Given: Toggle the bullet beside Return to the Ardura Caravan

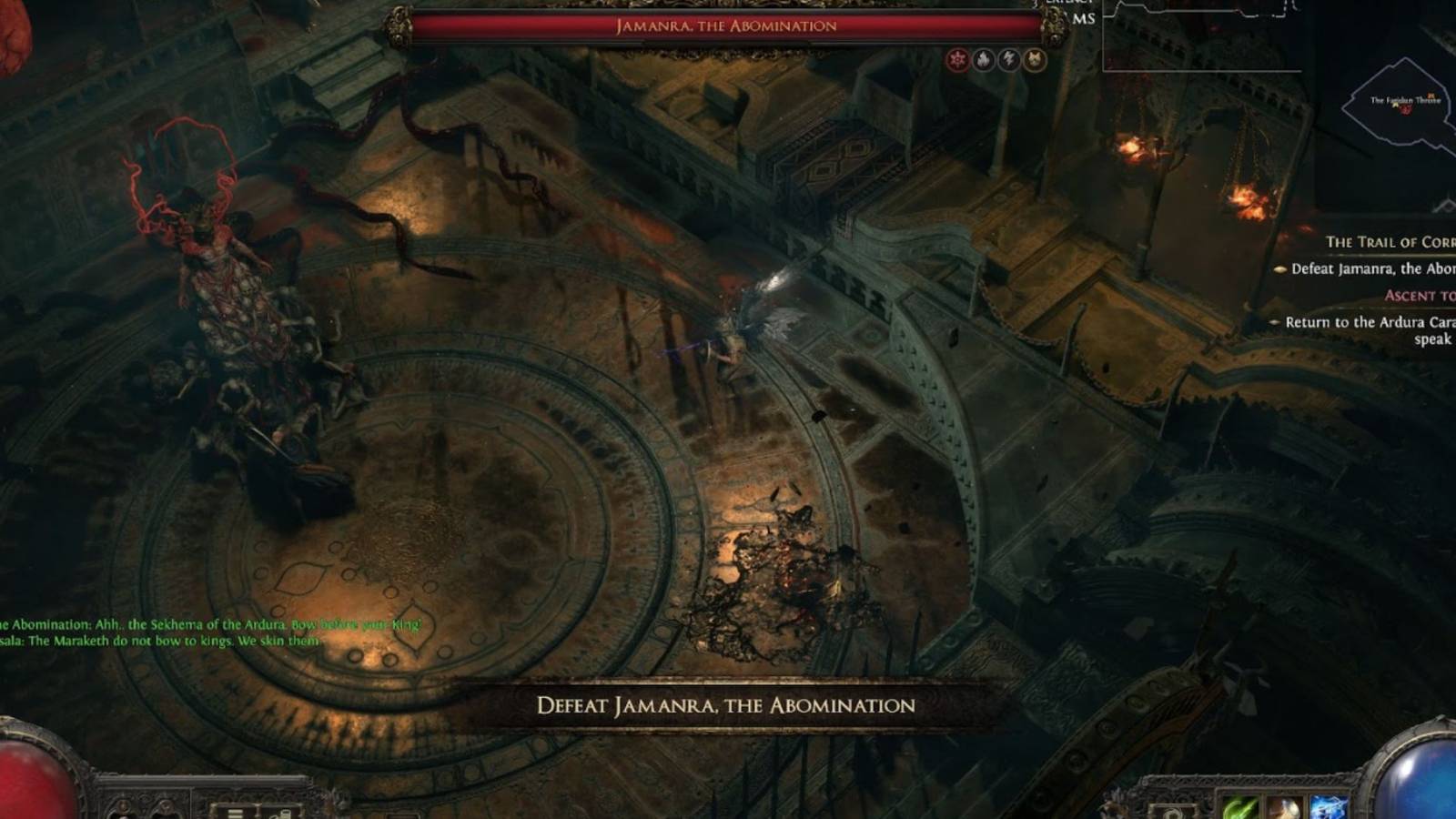Looking at the screenshot, I should click(x=1274, y=323).
